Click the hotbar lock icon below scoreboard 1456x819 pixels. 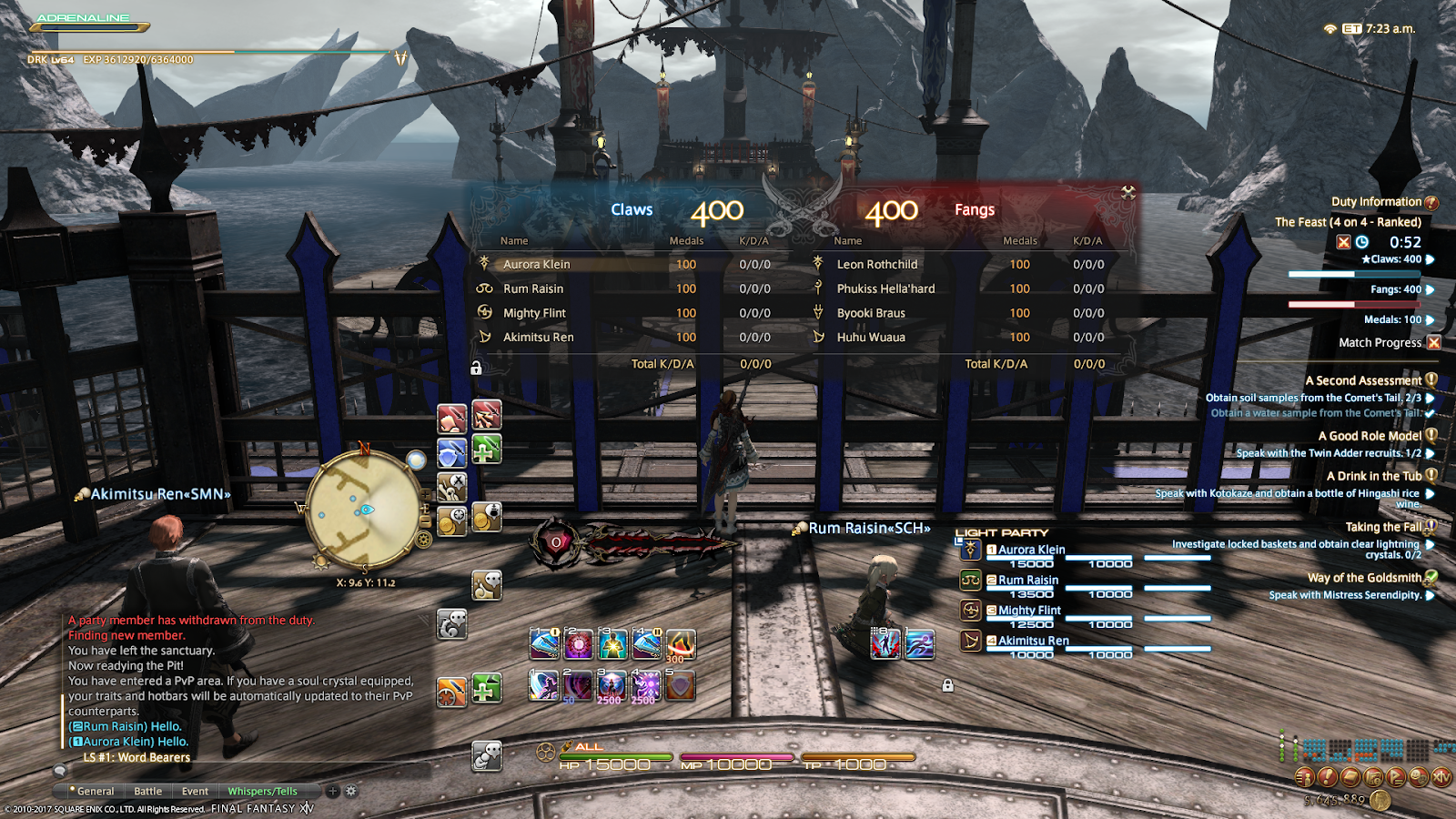476,369
